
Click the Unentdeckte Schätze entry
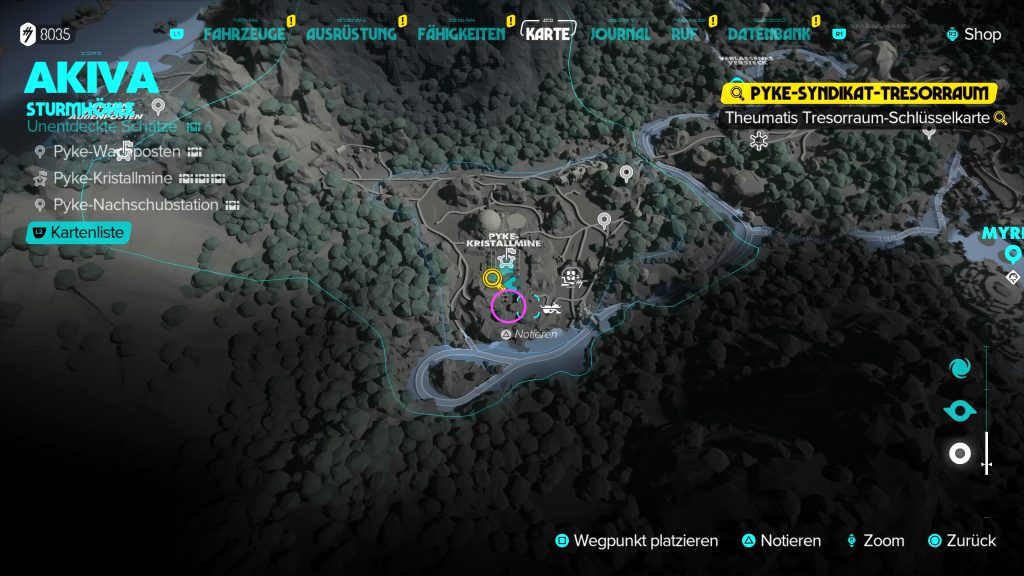pos(104,127)
